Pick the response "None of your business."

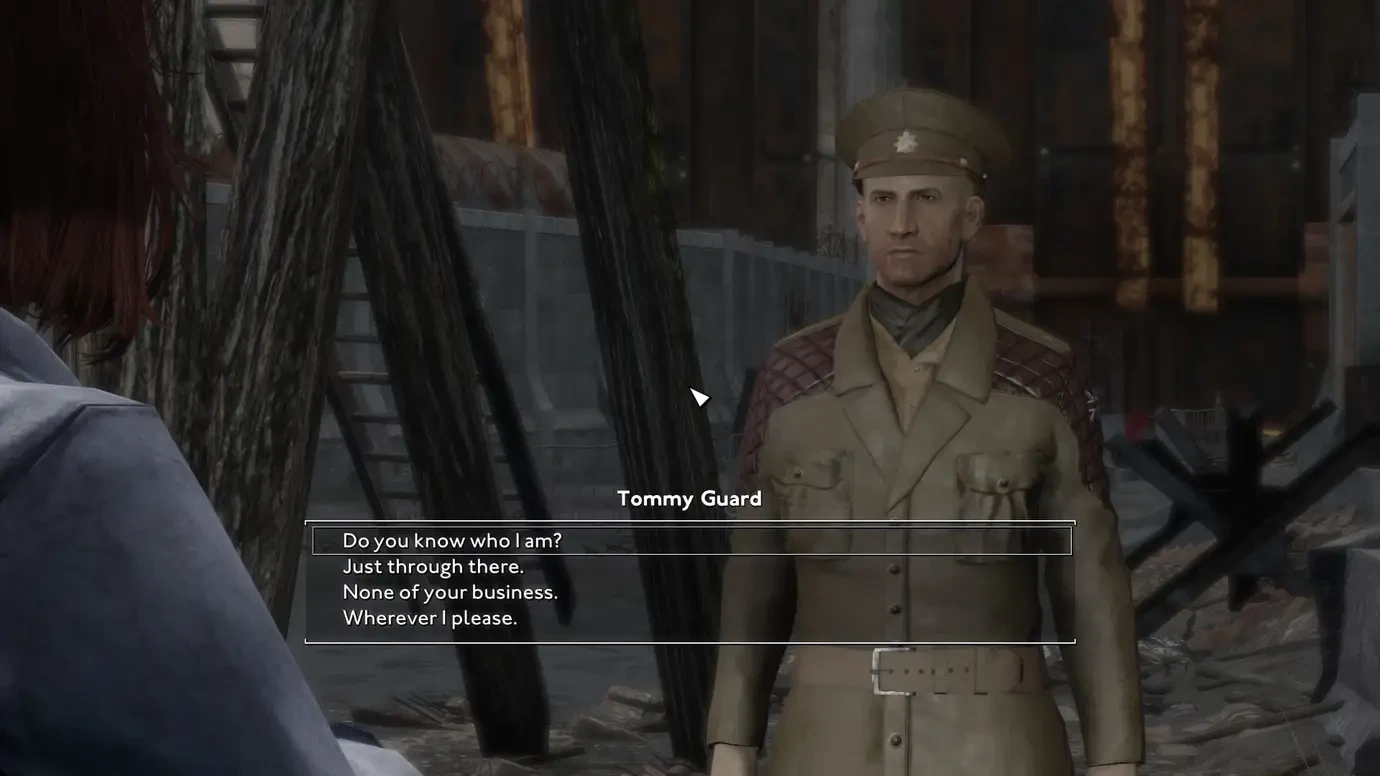pos(449,590)
